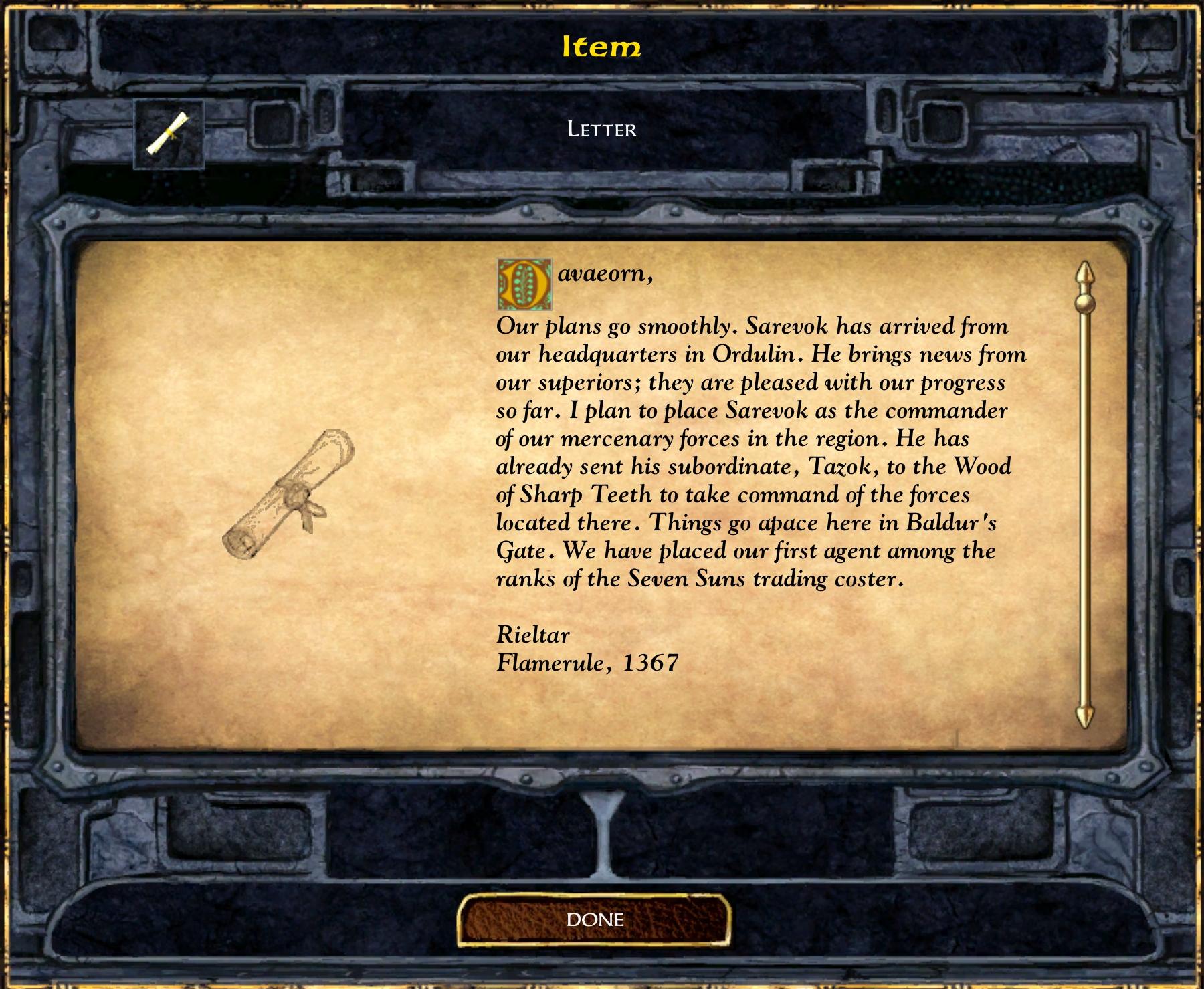The image size is (1204, 989).
Task: Click the scrollbar's bottom arrow
Action: tap(1084, 715)
